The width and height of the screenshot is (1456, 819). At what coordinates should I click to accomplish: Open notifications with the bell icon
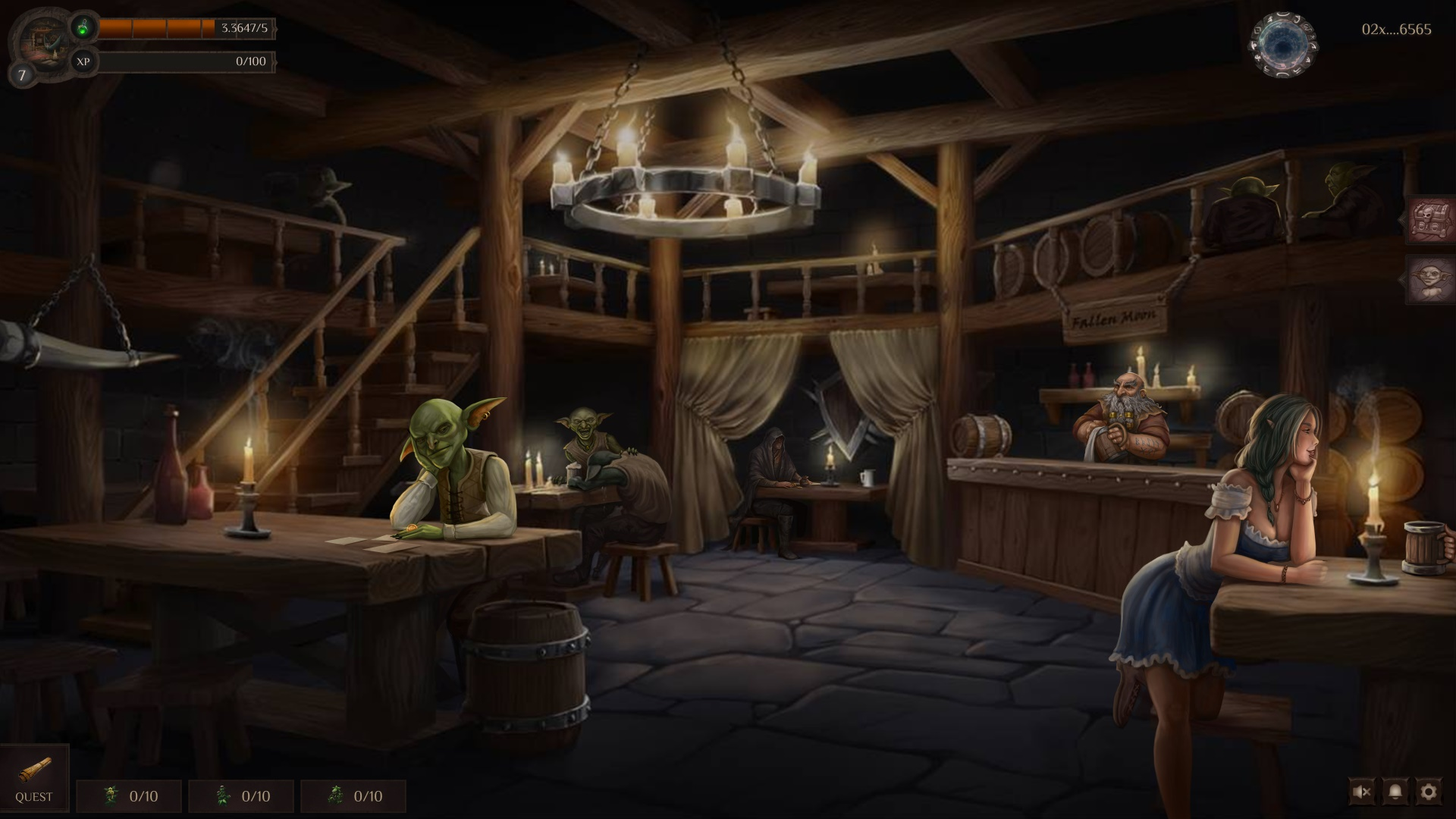click(1395, 792)
